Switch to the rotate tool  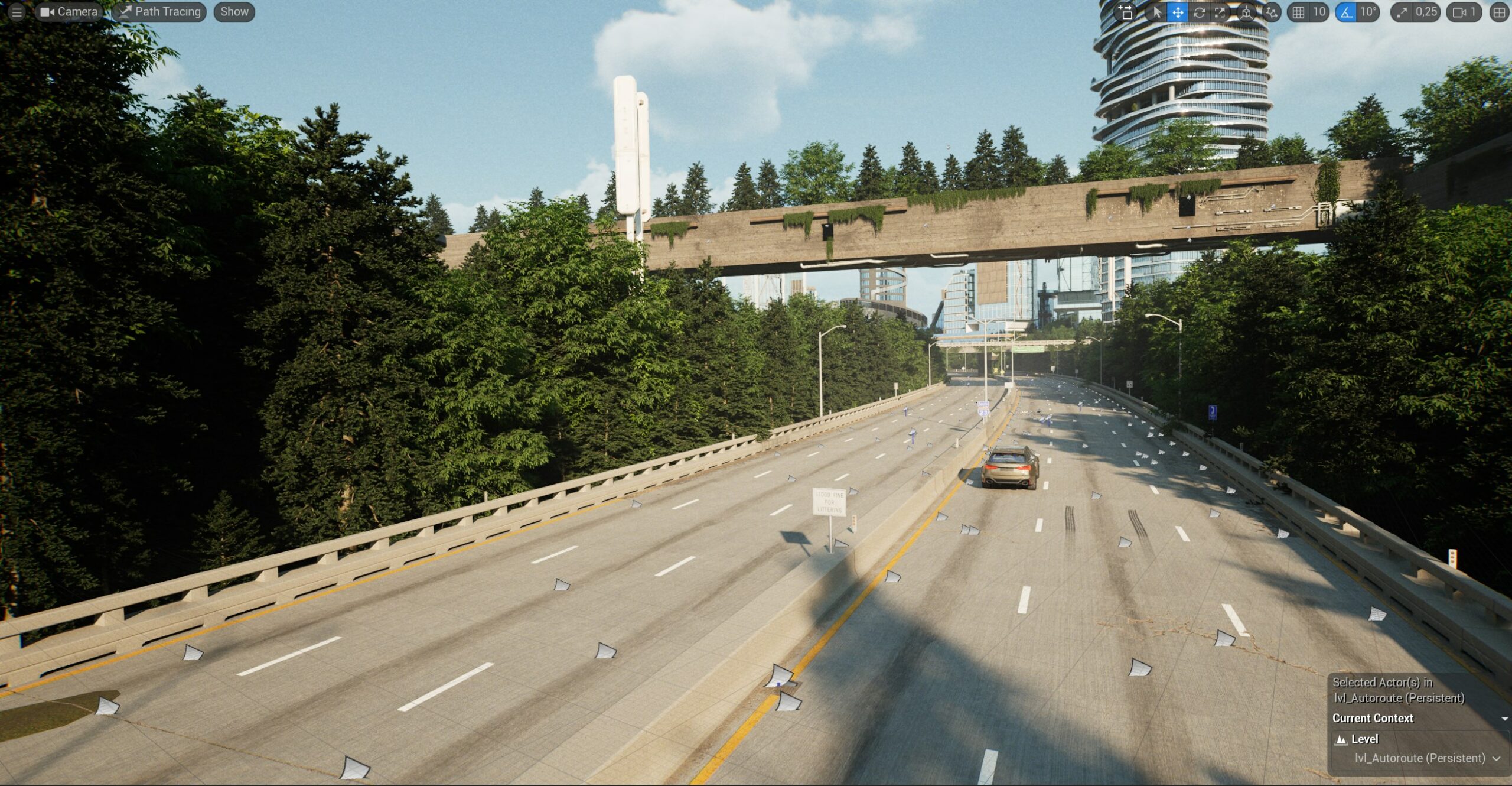(1199, 12)
